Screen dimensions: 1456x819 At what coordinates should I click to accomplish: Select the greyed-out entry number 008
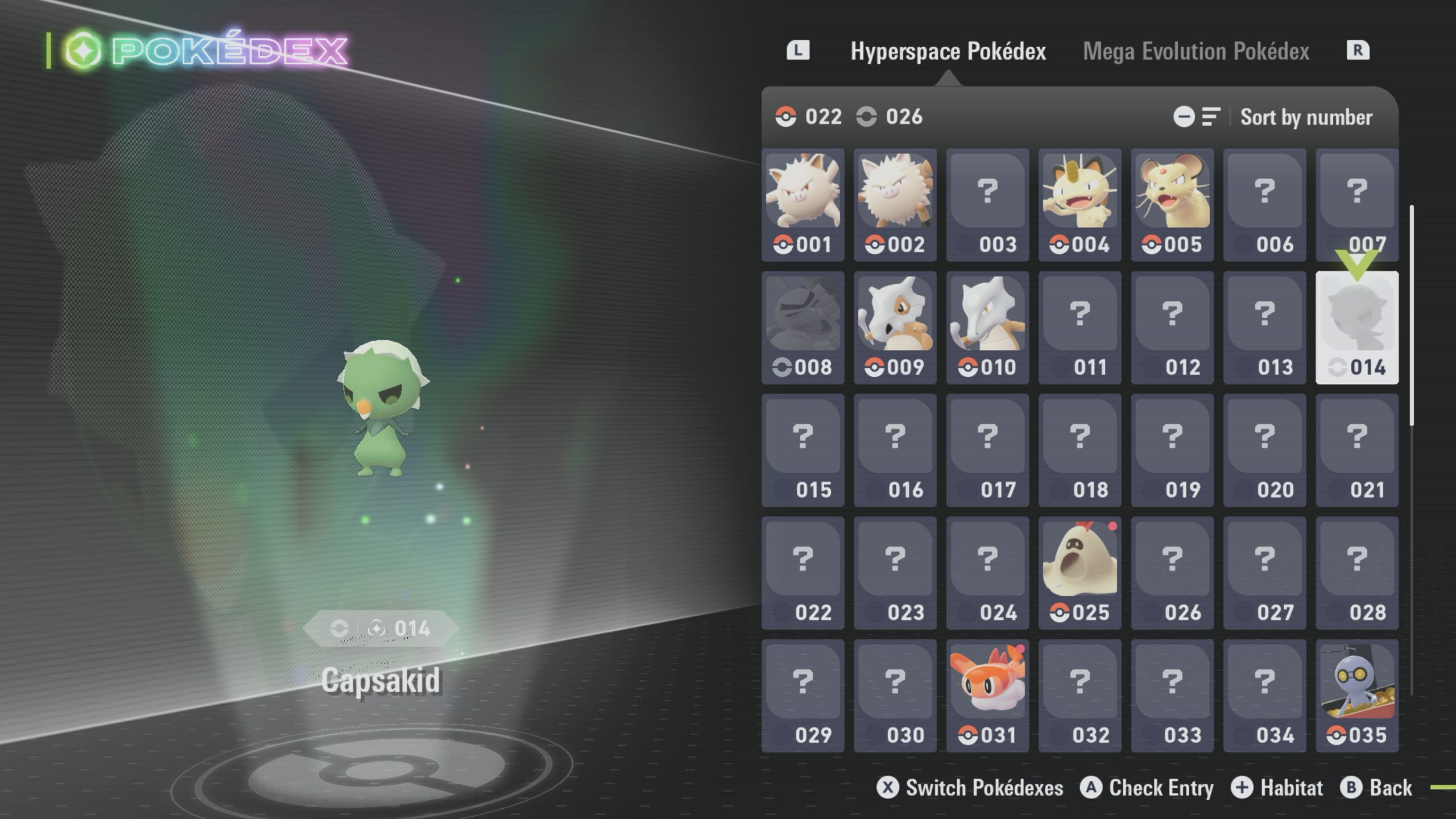(x=803, y=328)
